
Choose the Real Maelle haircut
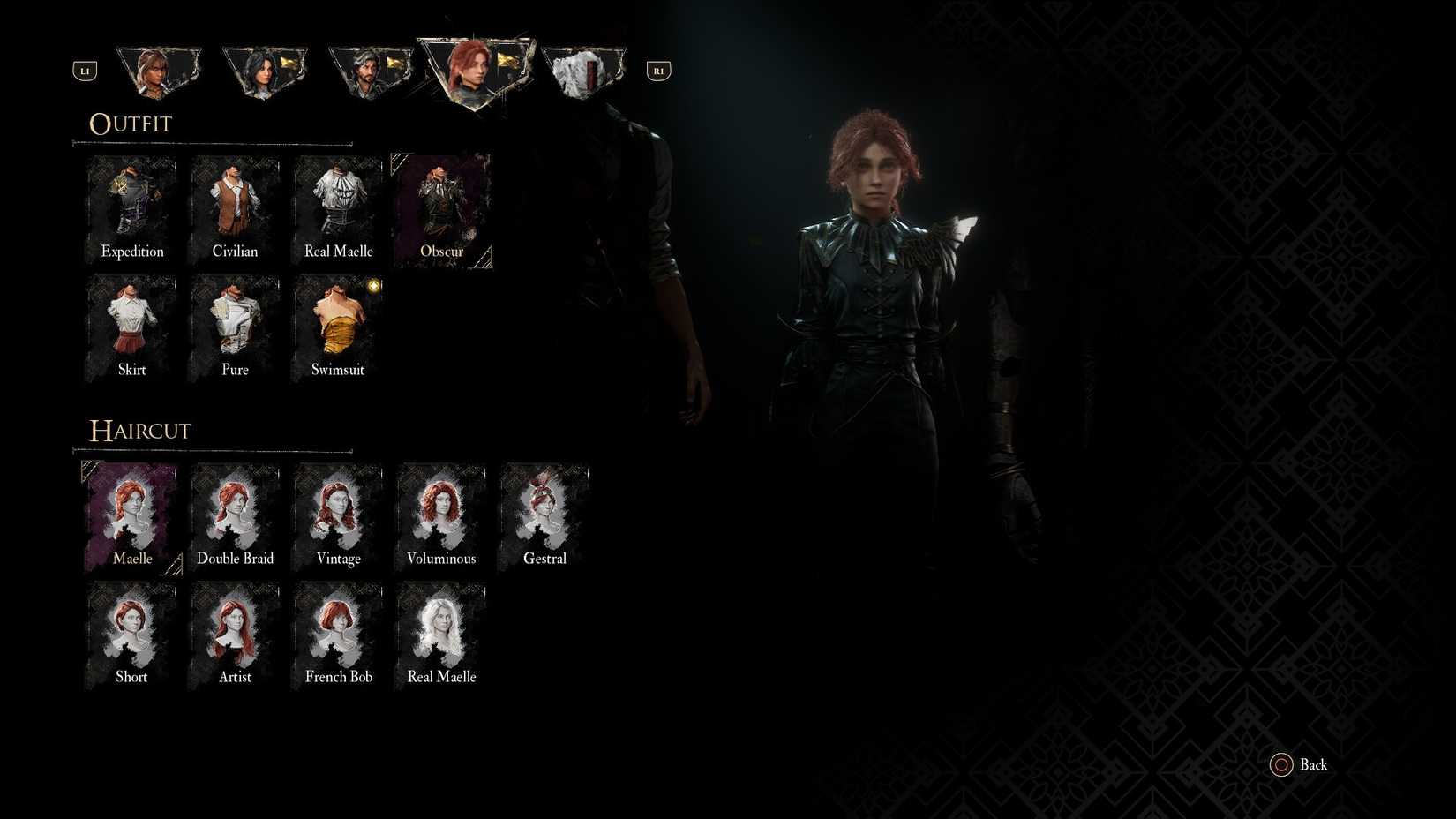(441, 630)
